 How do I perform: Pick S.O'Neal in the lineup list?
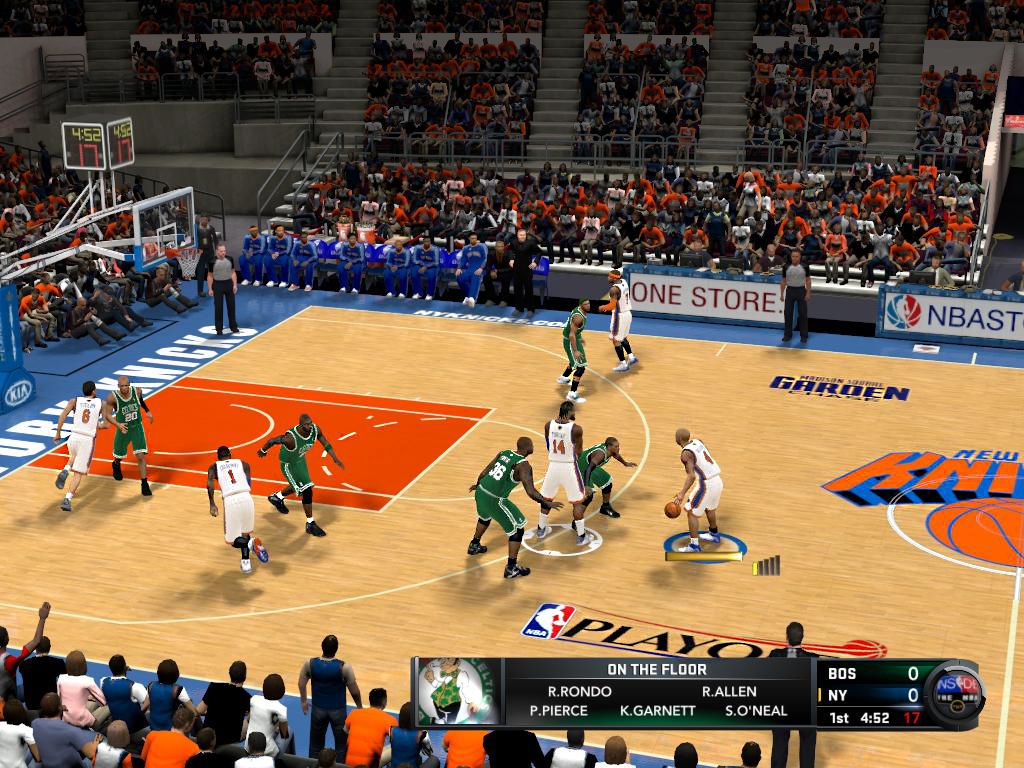pos(756,711)
